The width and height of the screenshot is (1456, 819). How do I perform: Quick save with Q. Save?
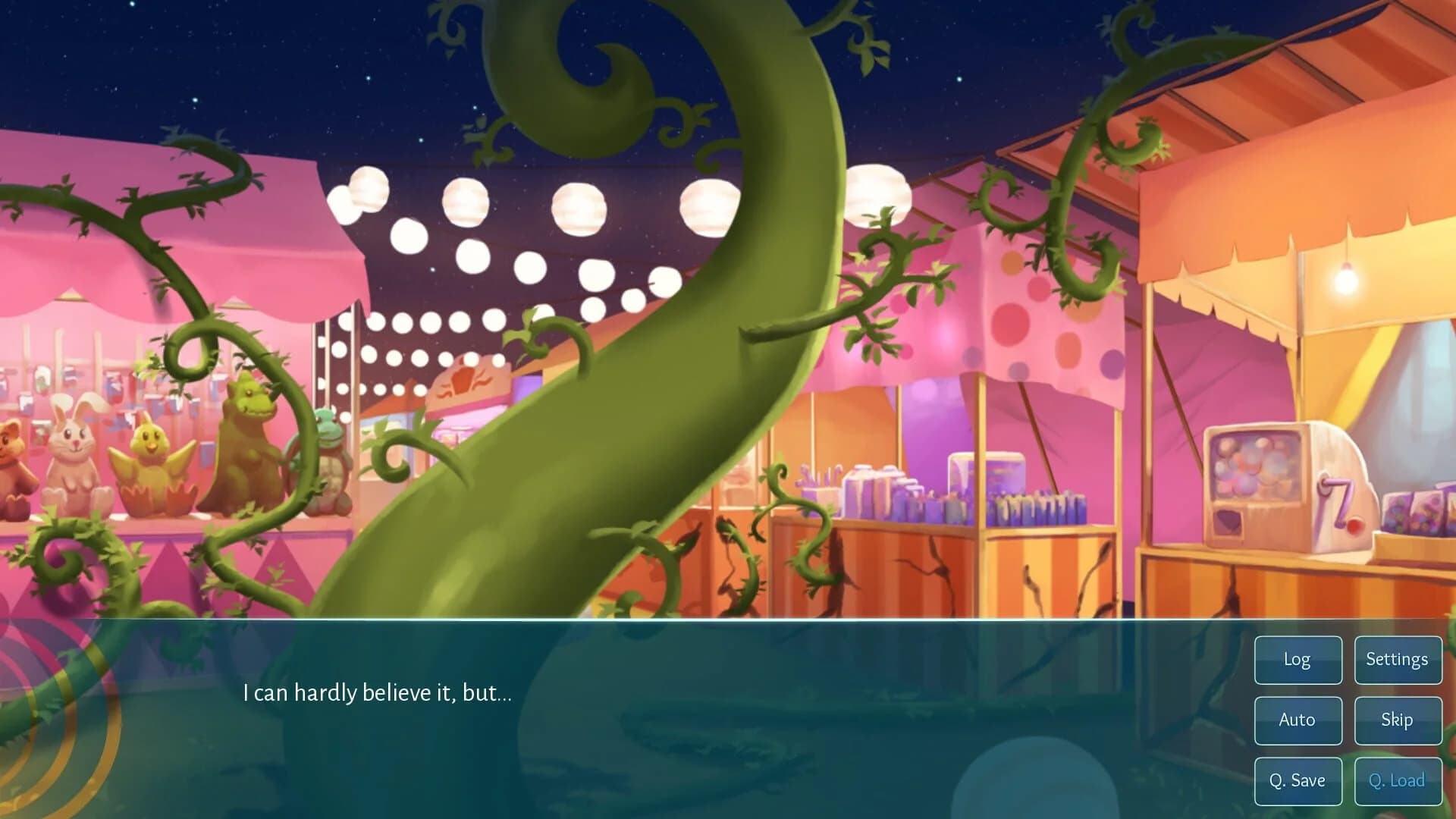coord(1298,780)
